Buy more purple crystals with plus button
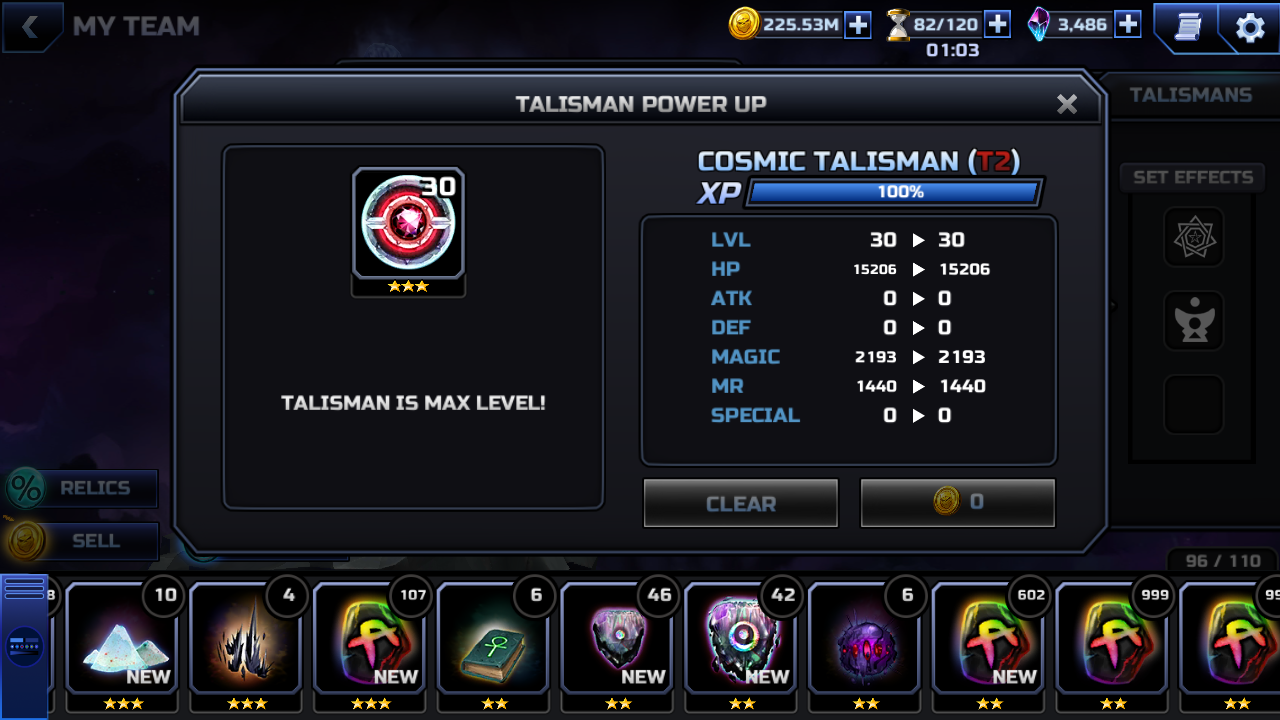 coord(1128,24)
